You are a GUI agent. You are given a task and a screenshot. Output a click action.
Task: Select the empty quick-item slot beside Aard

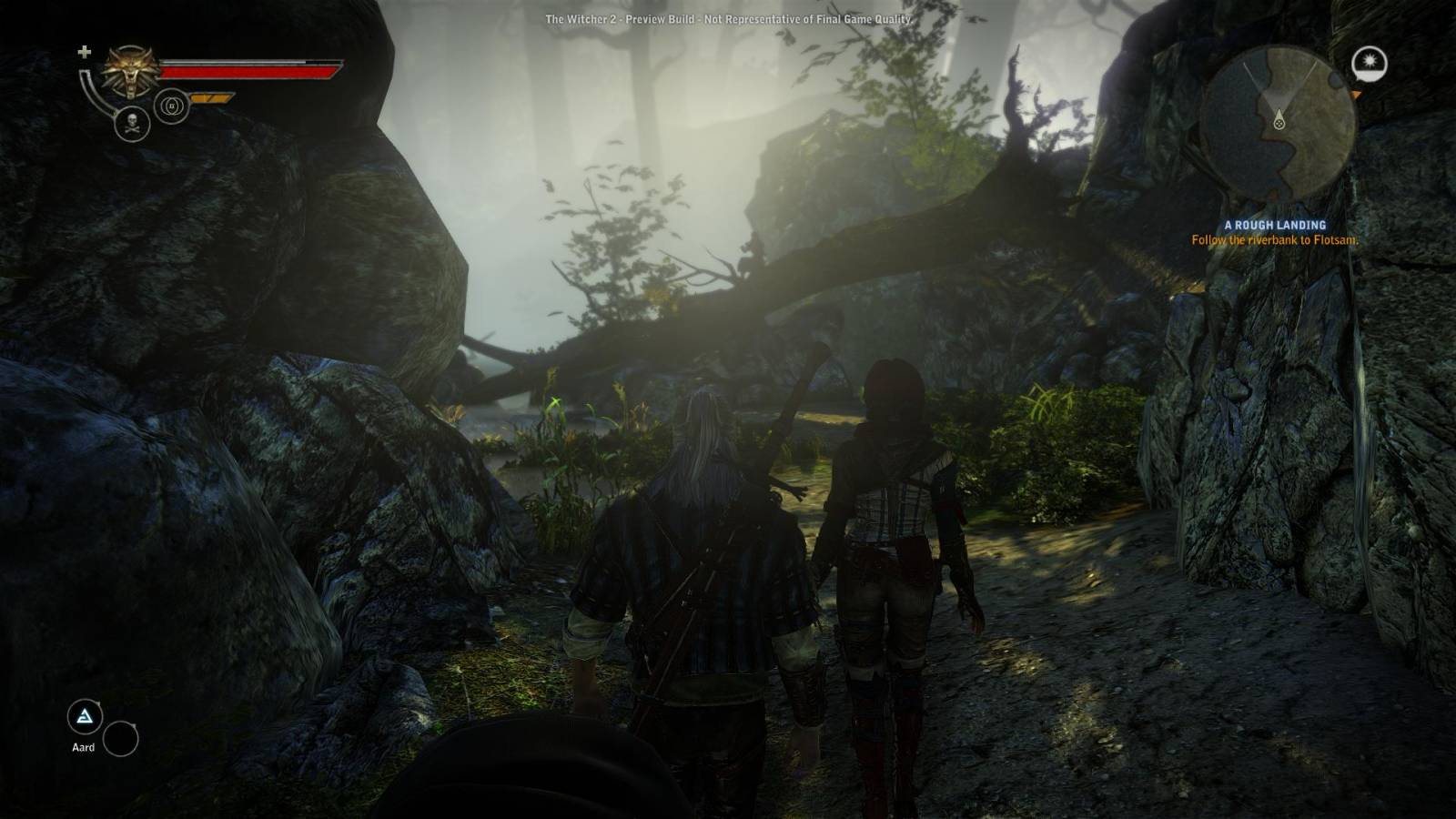[120, 739]
